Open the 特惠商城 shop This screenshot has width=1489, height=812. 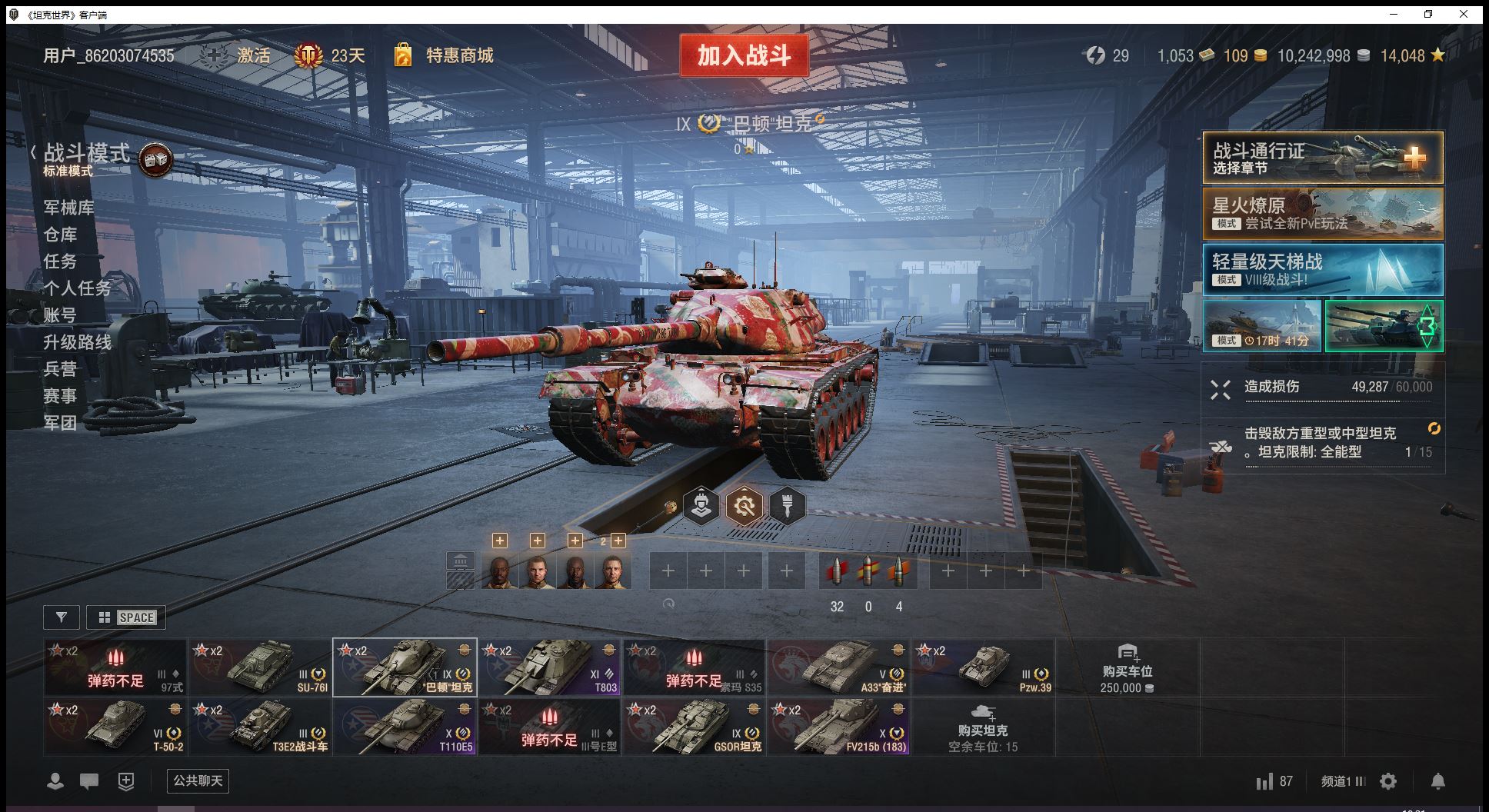coord(459,55)
